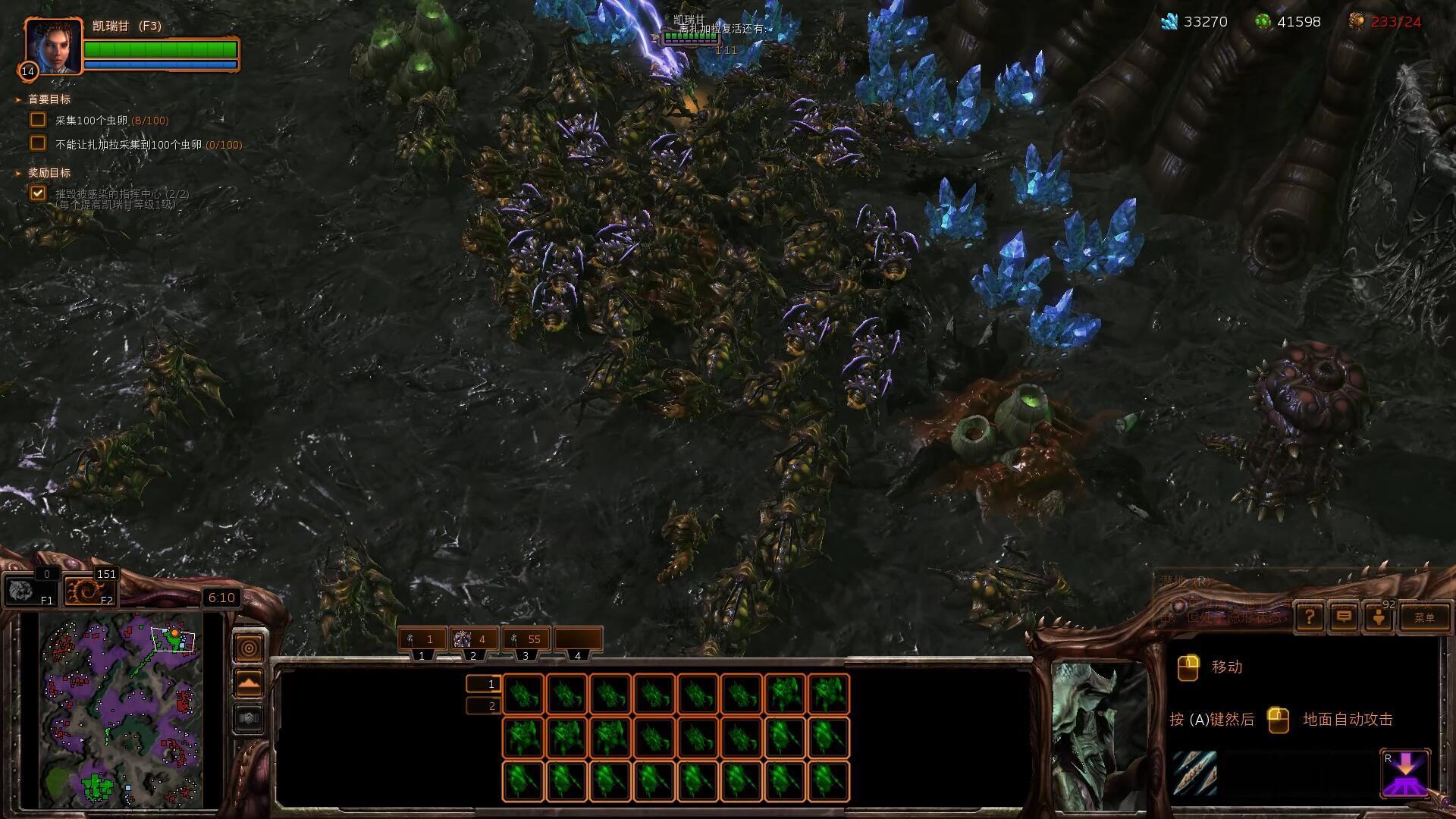The height and width of the screenshot is (819, 1456).
Task: Click on the minimap
Action: point(121,709)
